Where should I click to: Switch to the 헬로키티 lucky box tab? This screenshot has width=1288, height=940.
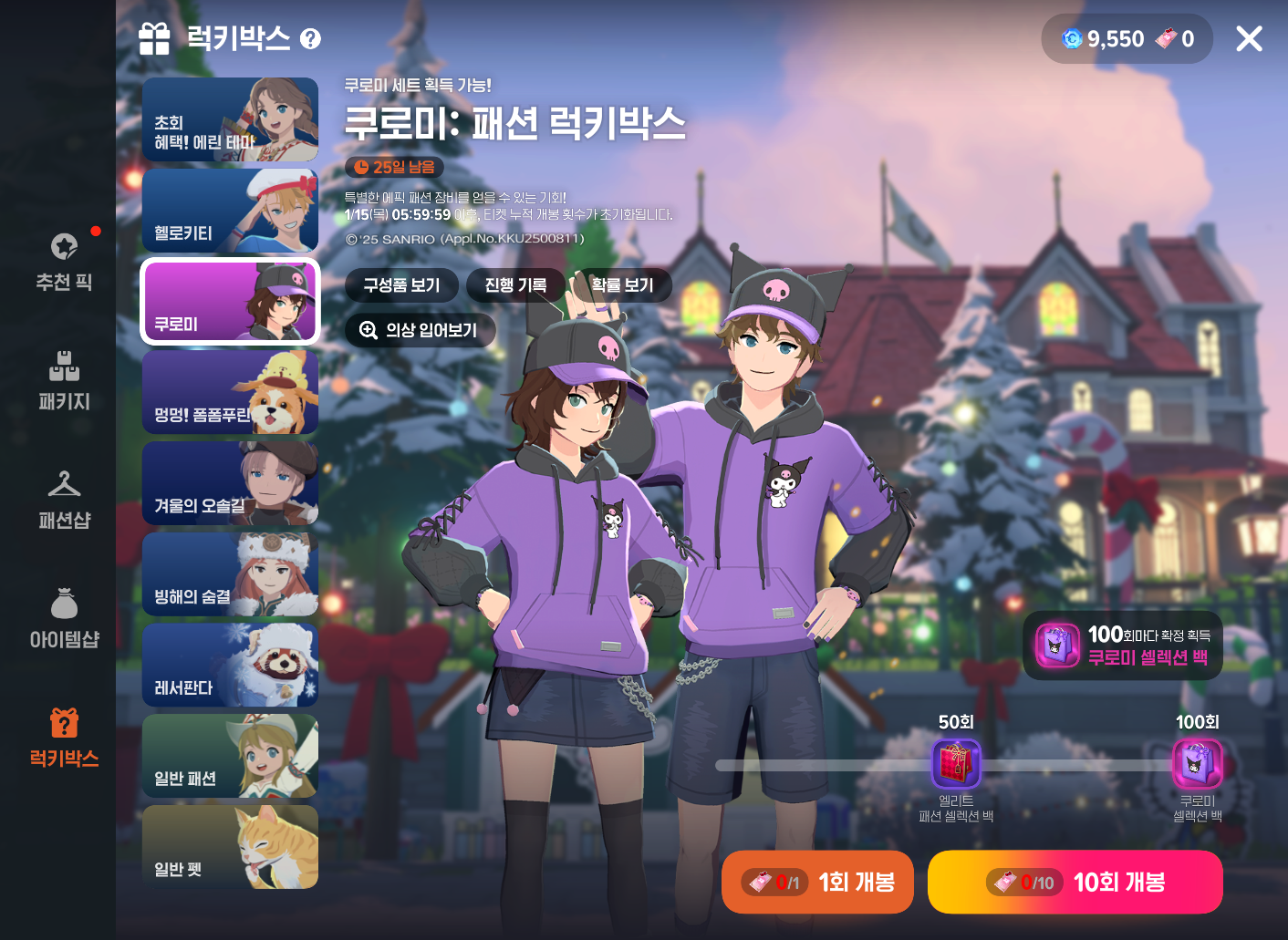(x=230, y=210)
